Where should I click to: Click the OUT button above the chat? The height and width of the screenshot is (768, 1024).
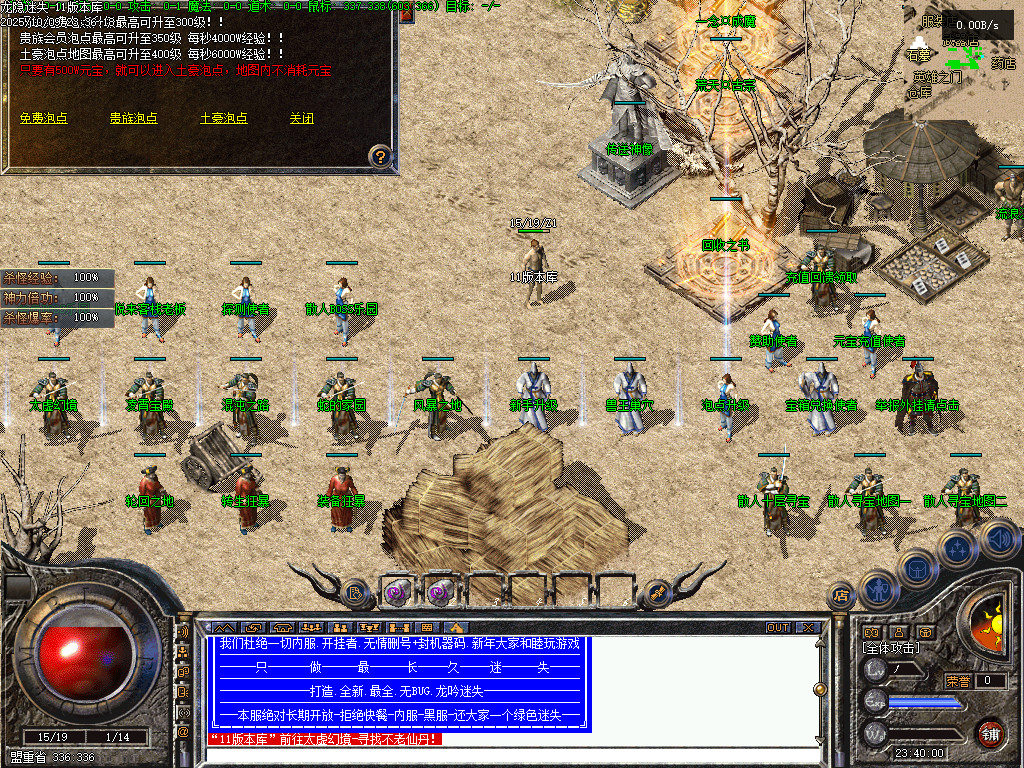pos(778,628)
